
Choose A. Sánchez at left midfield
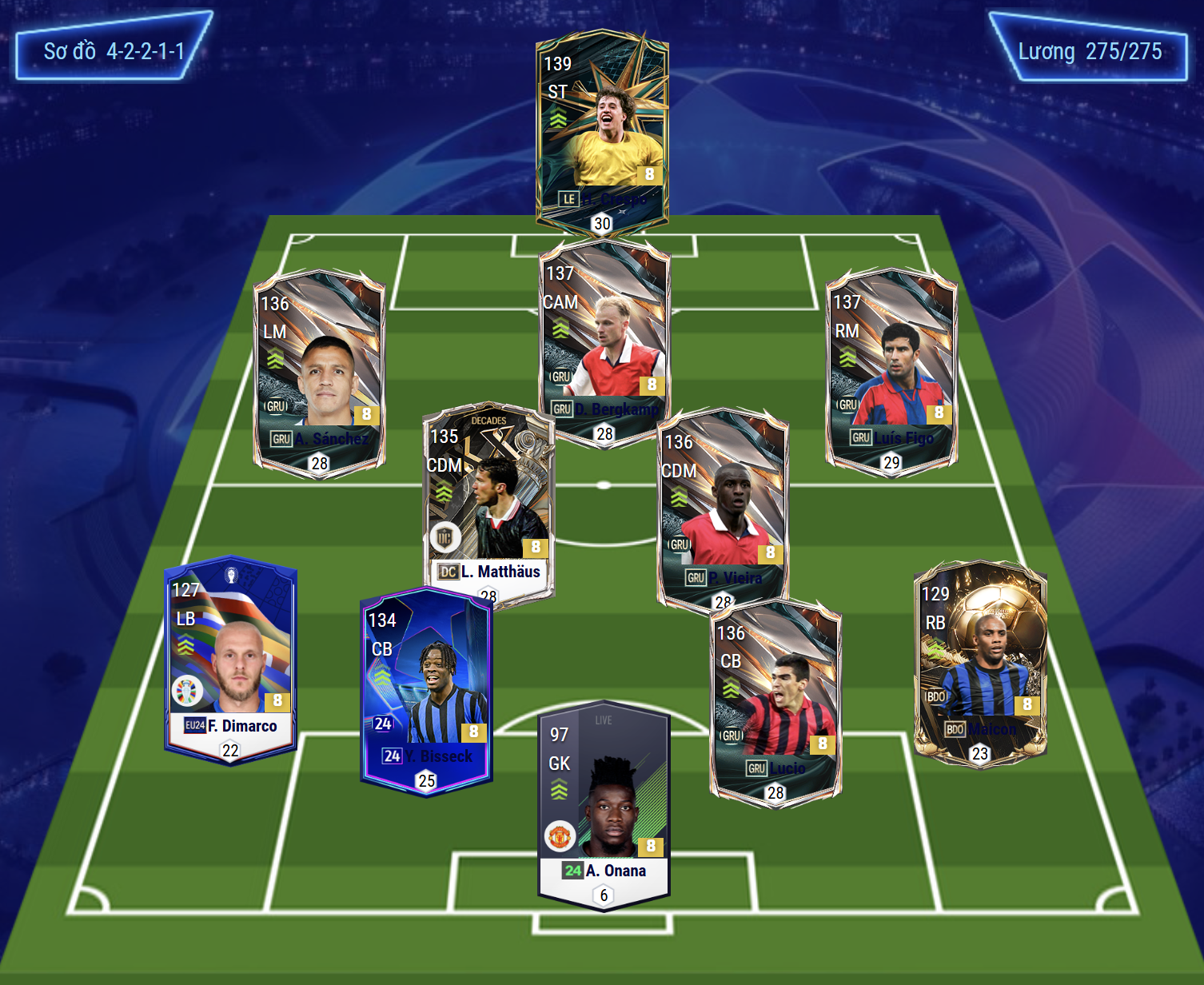tap(319, 372)
